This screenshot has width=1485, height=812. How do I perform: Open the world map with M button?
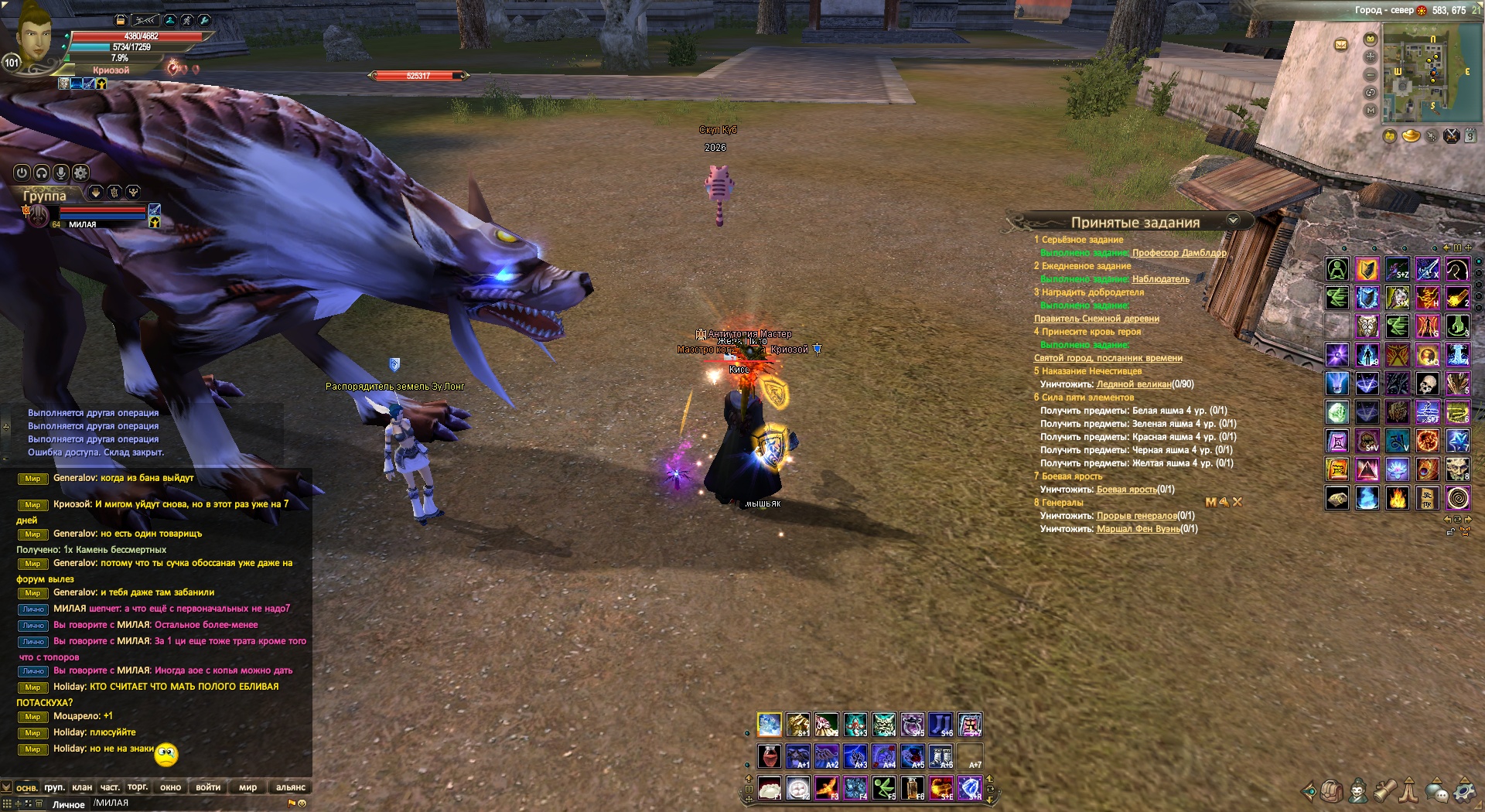[1371, 111]
